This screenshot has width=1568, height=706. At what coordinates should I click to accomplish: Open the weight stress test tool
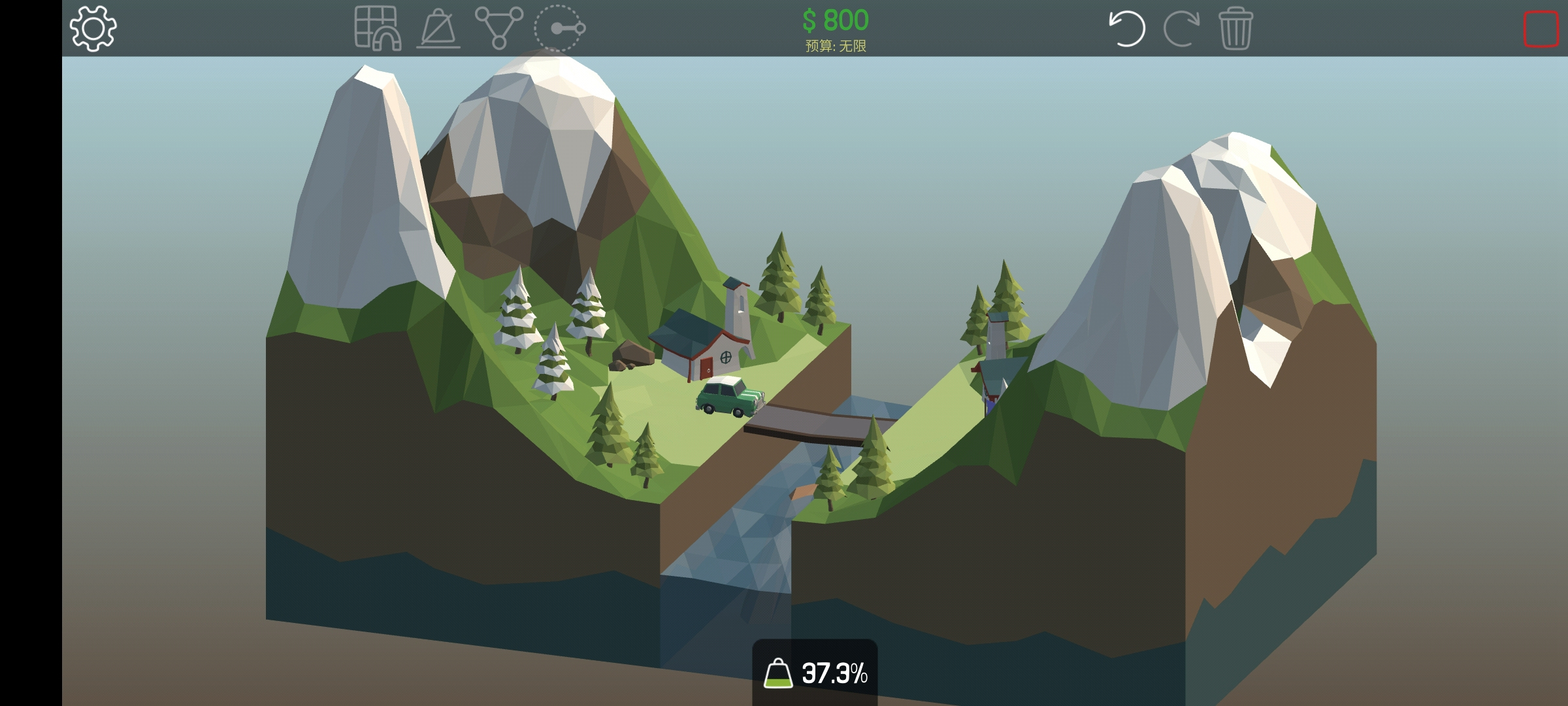click(438, 29)
